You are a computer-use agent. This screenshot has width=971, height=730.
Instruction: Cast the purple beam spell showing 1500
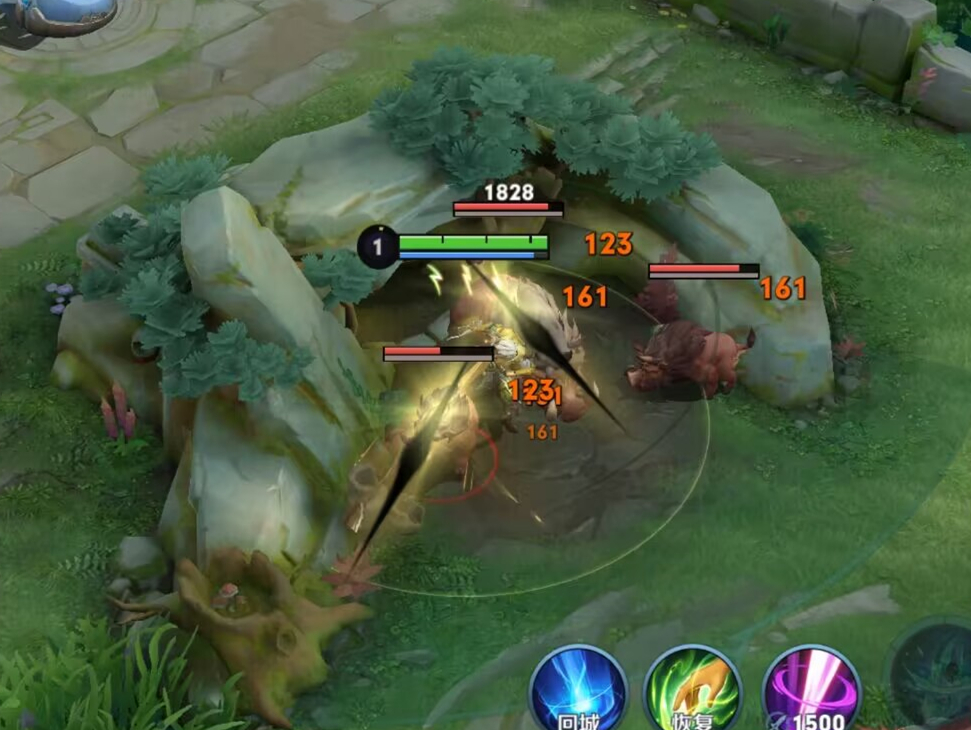coord(811,691)
